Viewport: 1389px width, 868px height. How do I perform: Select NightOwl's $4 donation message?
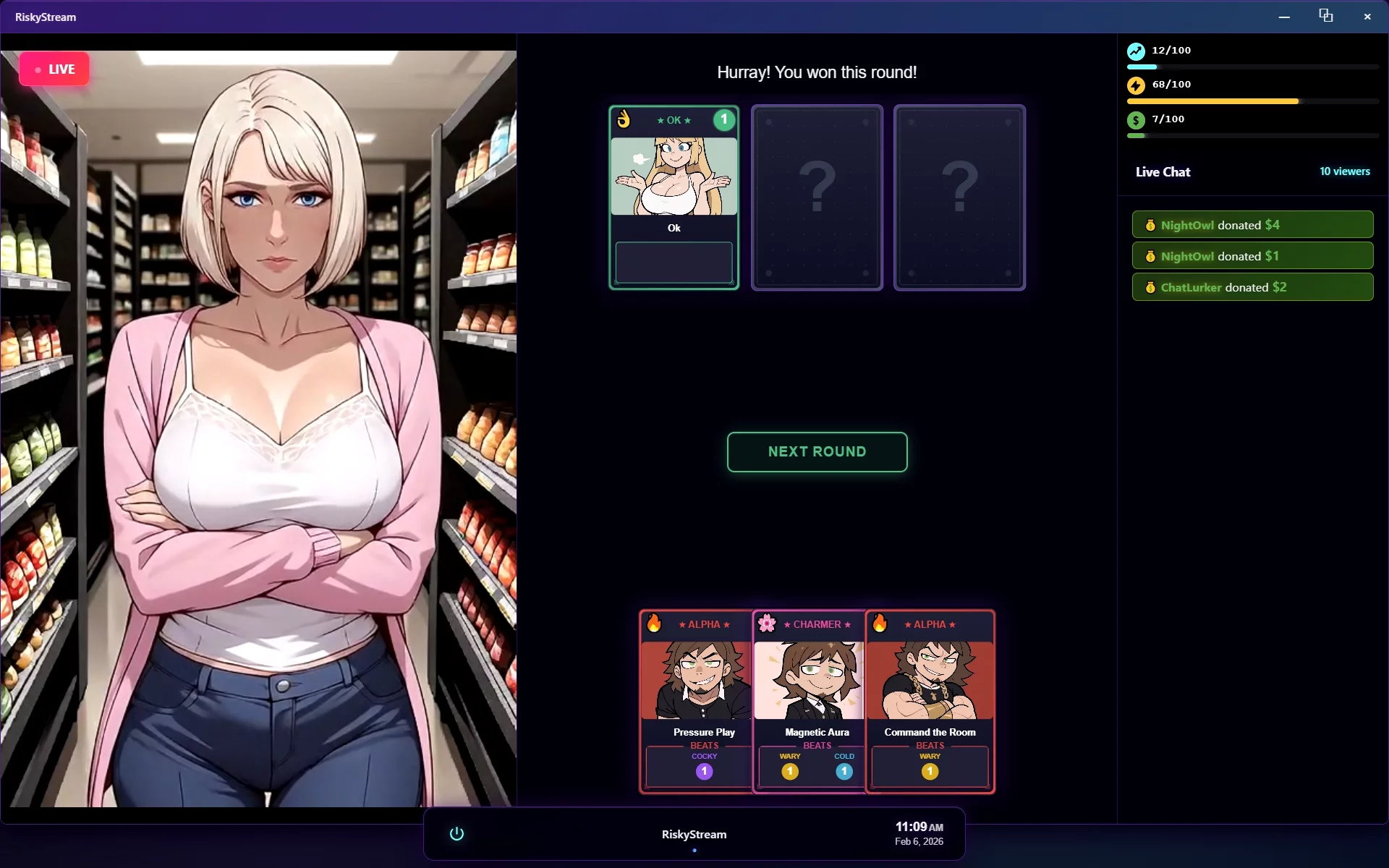1252,225
